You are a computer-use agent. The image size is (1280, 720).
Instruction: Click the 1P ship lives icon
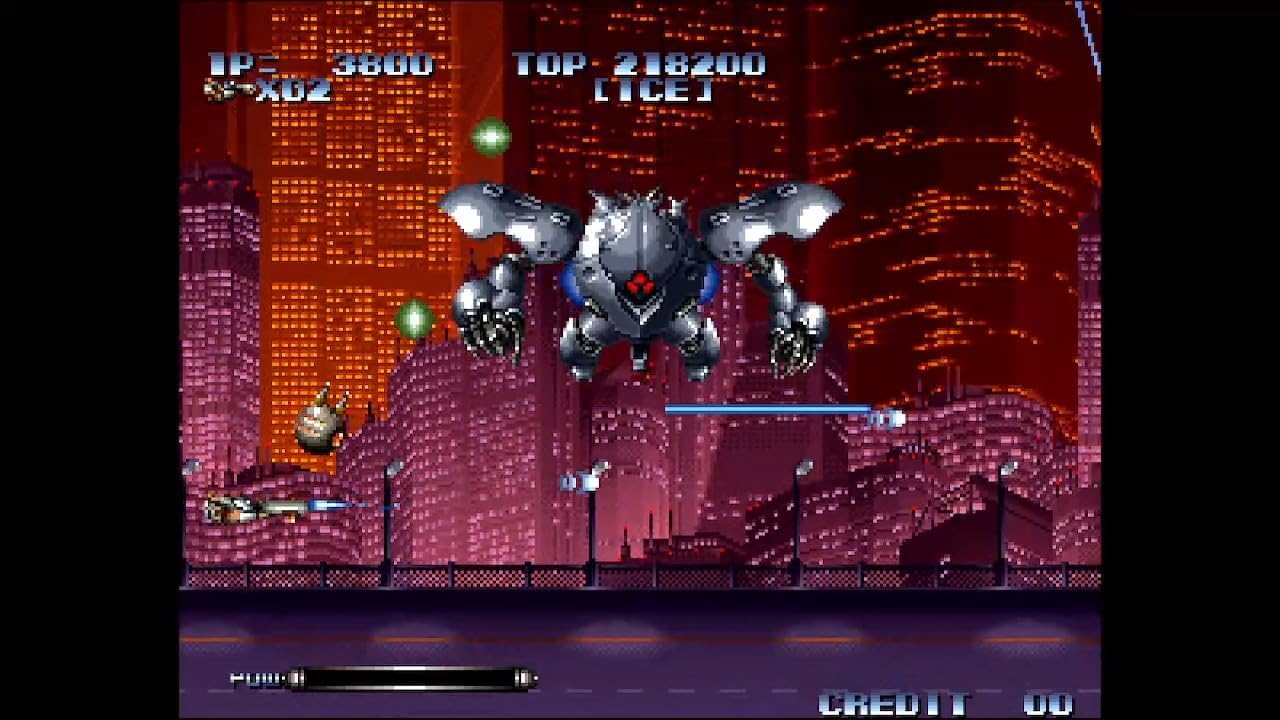(225, 88)
